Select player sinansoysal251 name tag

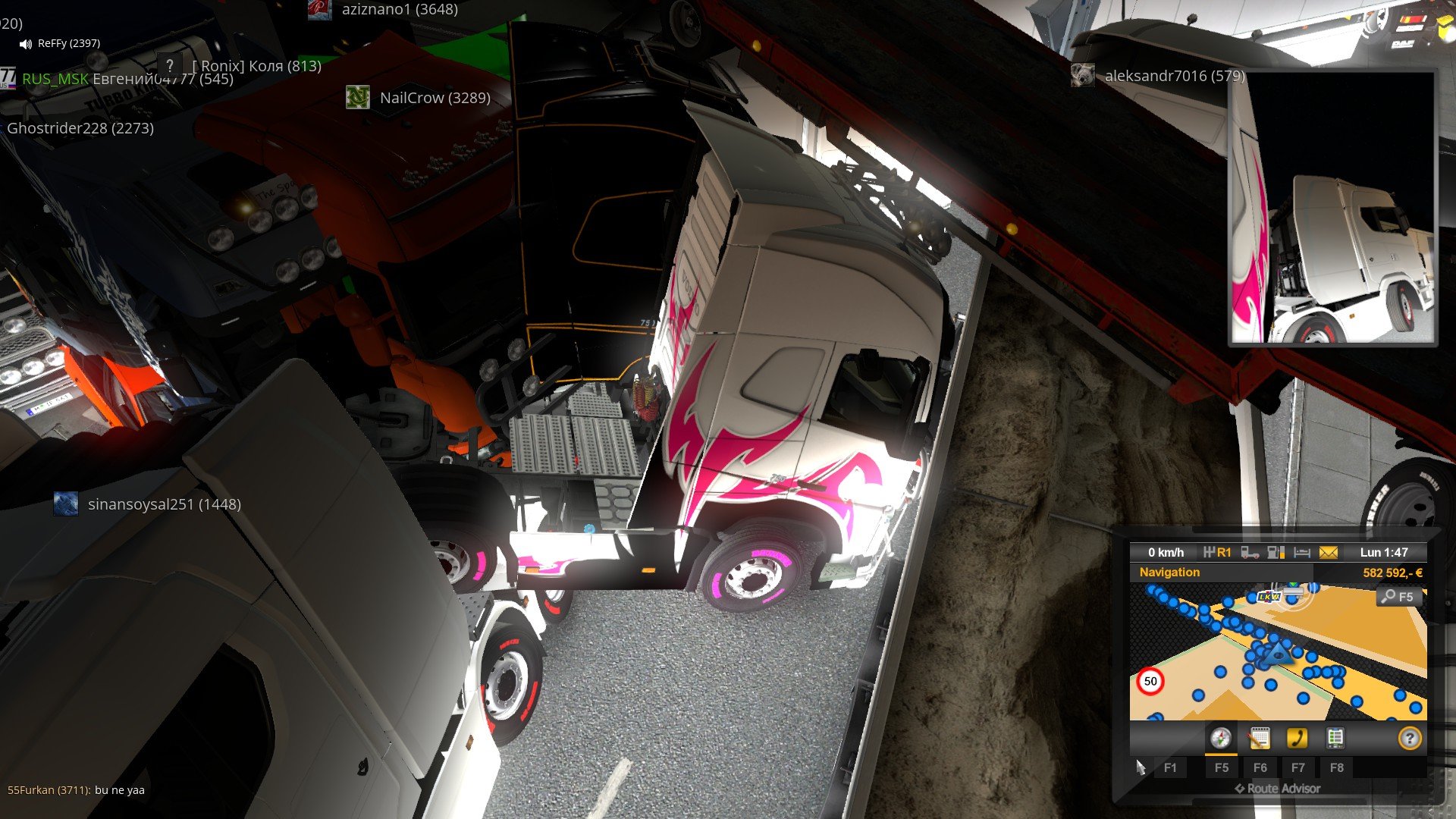[x=164, y=504]
